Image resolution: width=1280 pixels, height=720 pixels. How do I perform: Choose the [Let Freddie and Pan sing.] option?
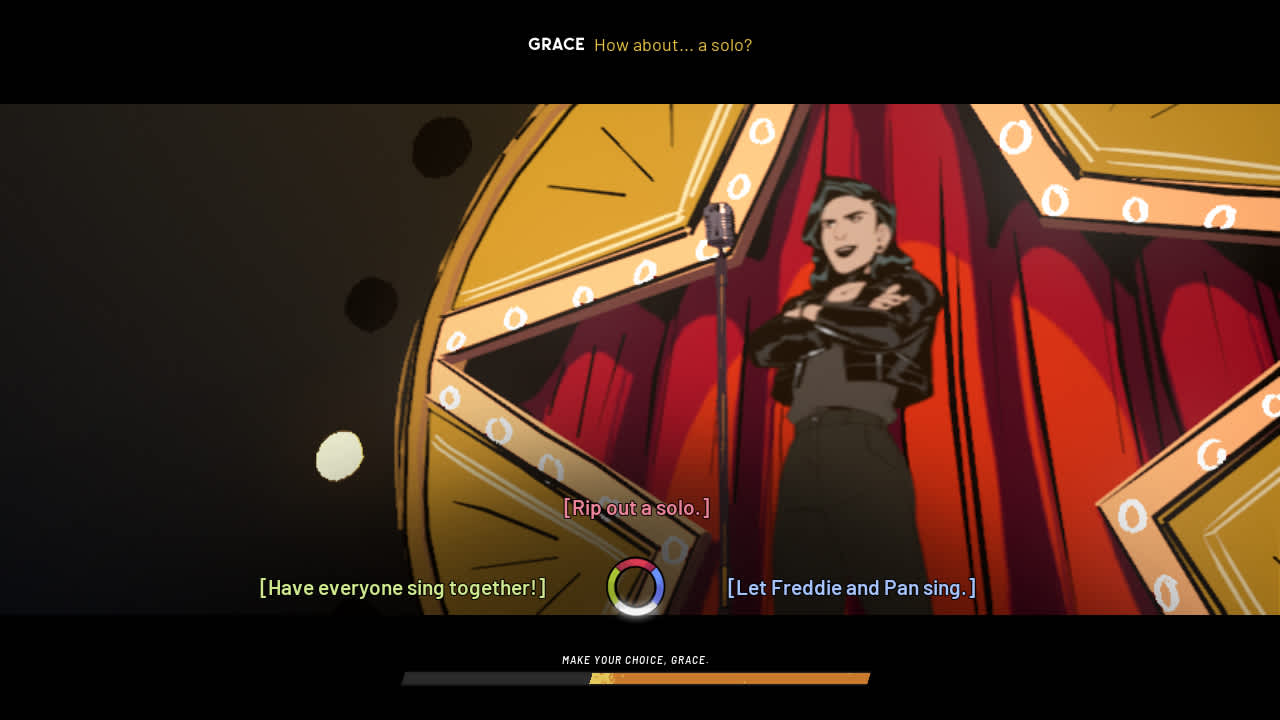coord(851,588)
